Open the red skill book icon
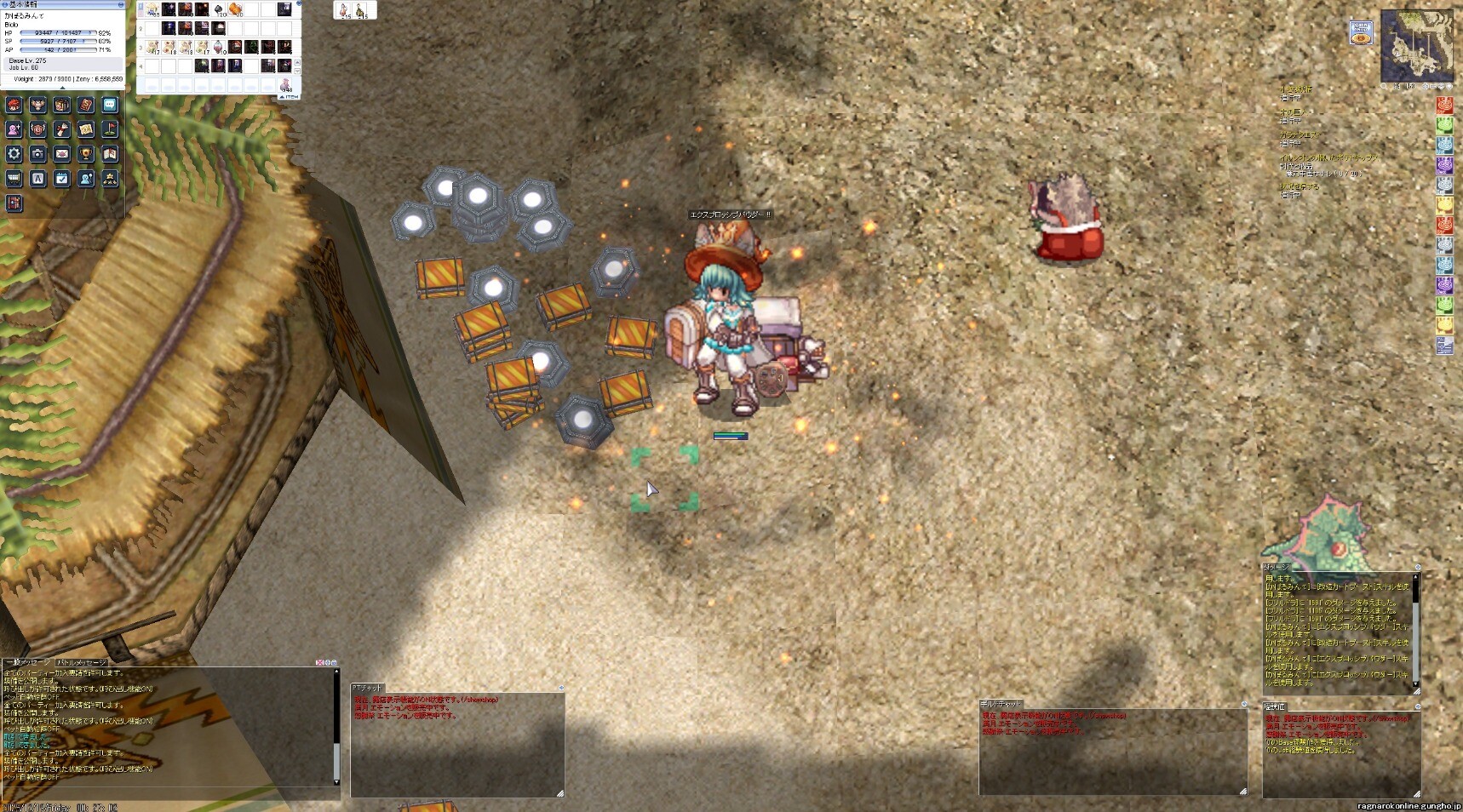Screen dimensions: 1463x812 86,105
